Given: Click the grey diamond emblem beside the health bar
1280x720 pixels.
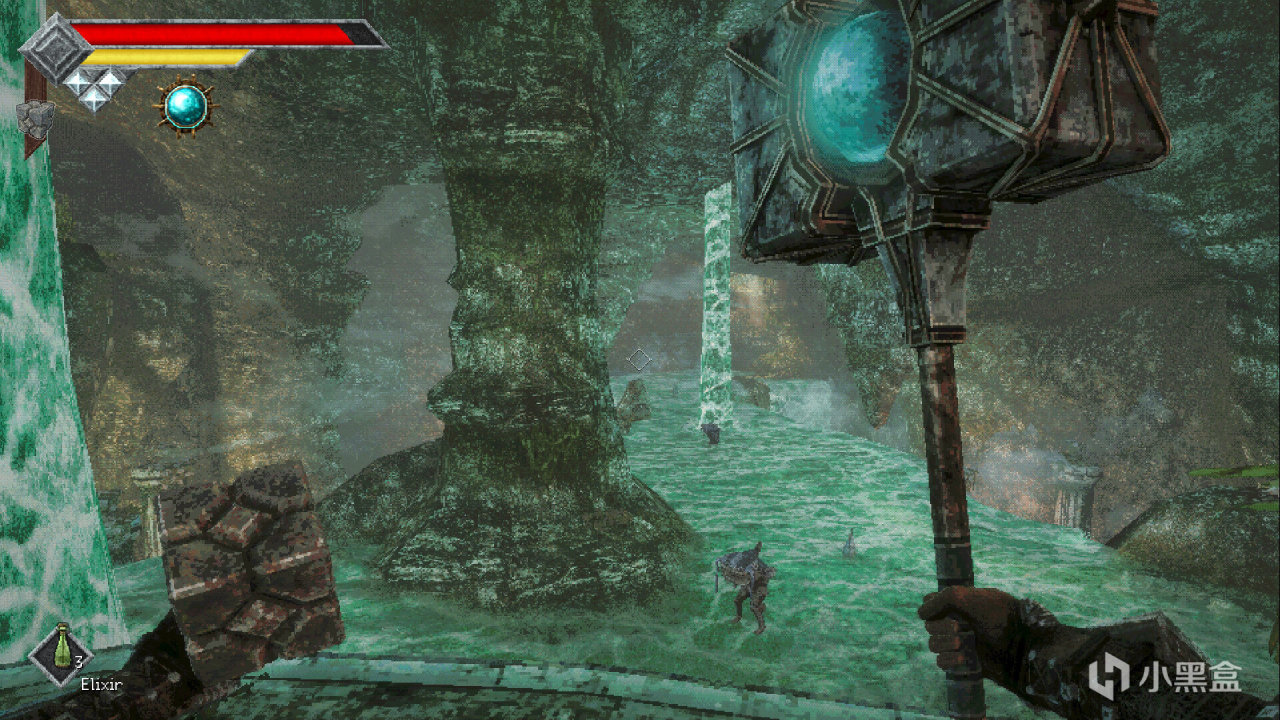Looking at the screenshot, I should pos(54,46).
